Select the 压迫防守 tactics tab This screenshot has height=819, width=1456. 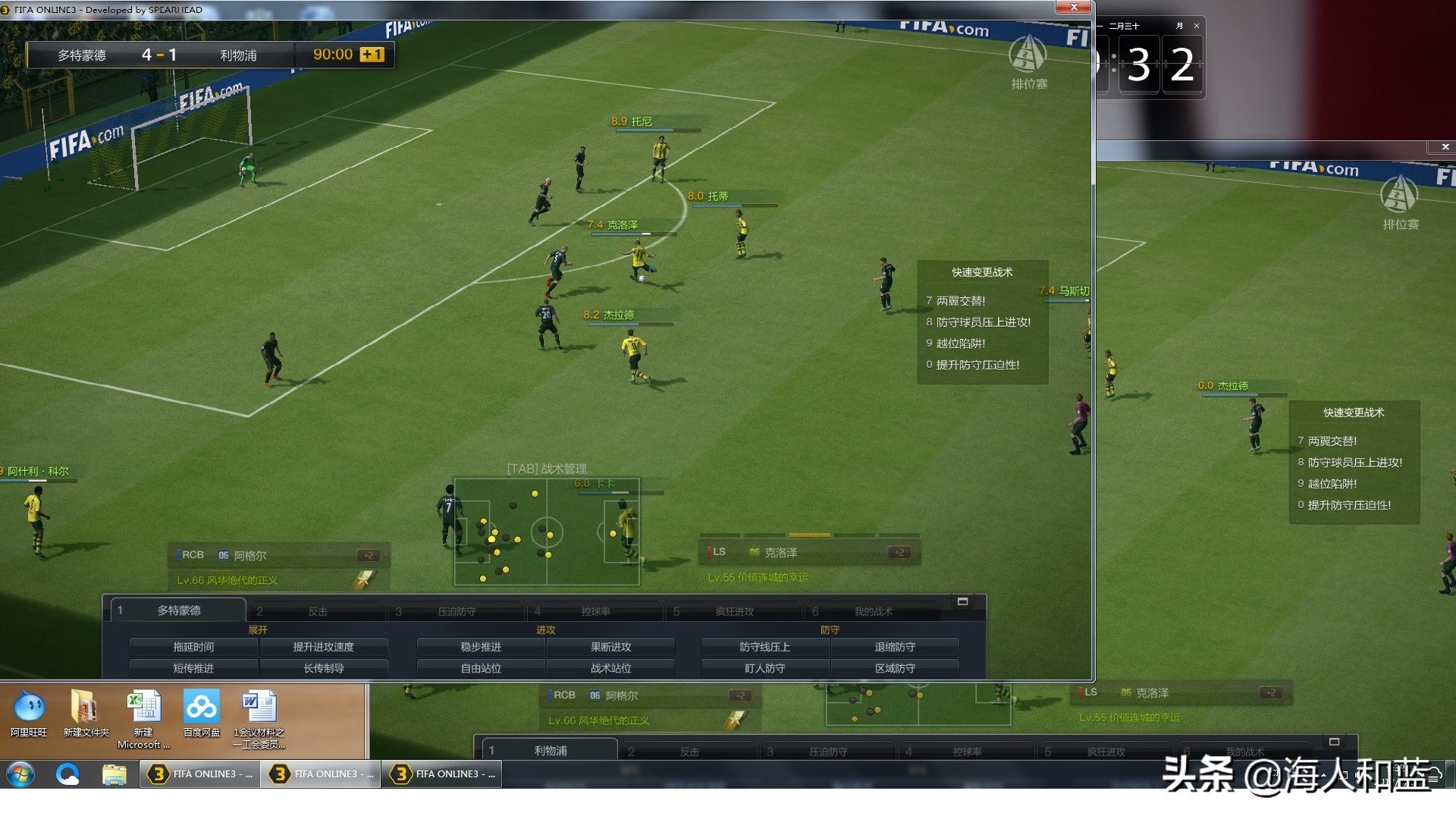tap(456, 610)
